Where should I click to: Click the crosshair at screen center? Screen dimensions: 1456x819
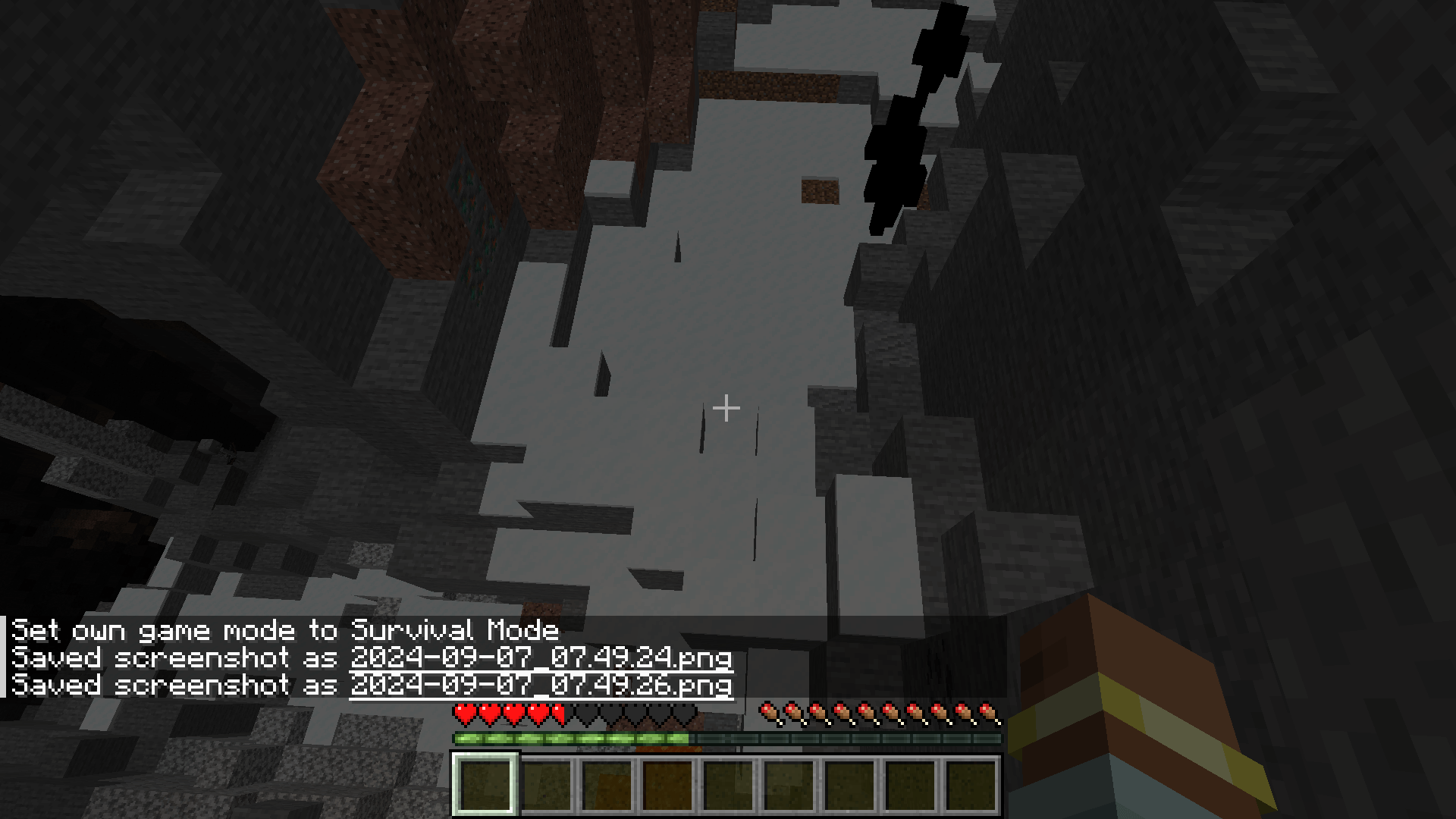[726, 408]
